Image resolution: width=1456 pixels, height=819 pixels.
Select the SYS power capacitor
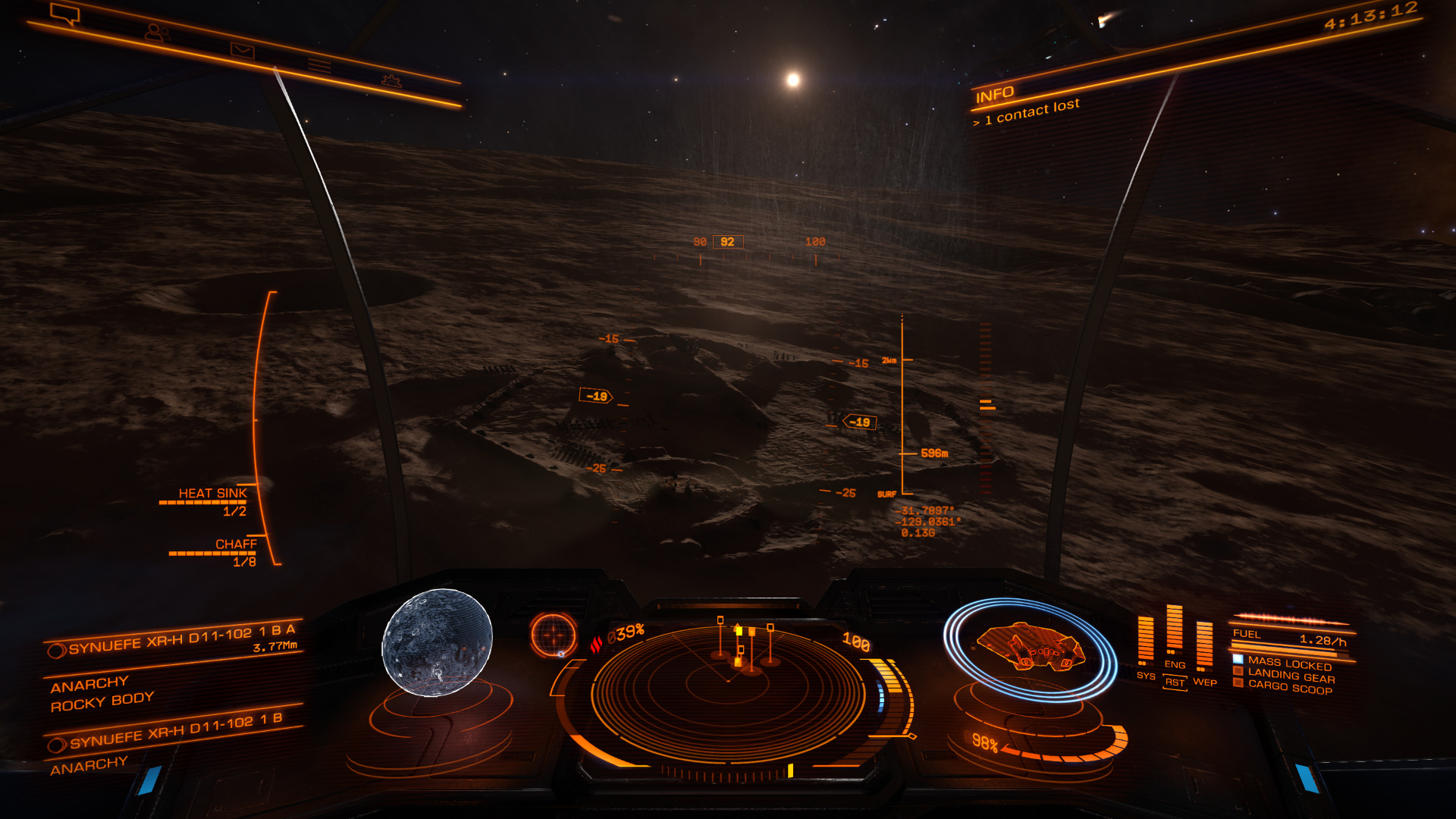[x=1145, y=641]
